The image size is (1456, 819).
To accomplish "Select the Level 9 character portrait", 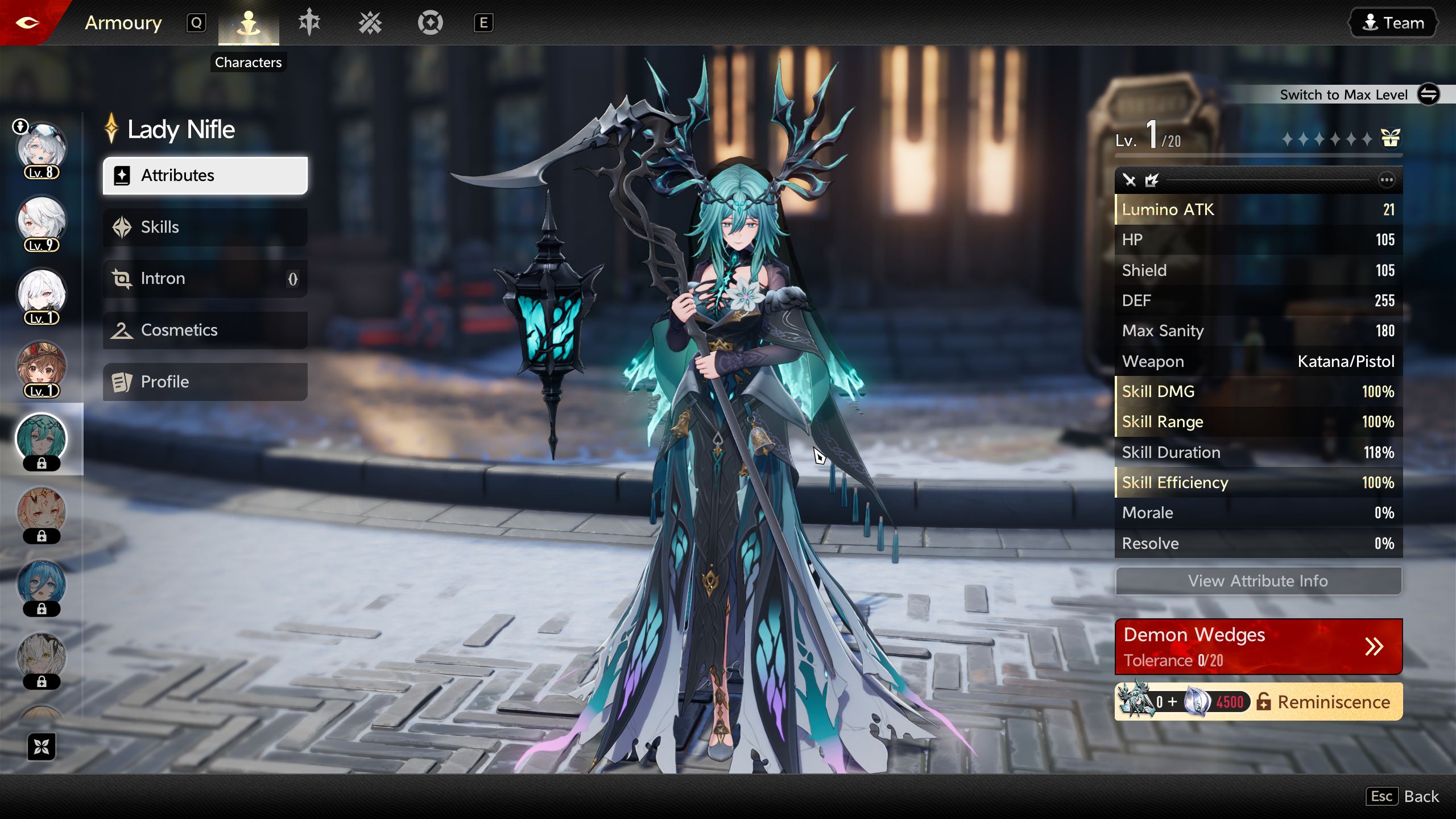I will pyautogui.click(x=42, y=222).
